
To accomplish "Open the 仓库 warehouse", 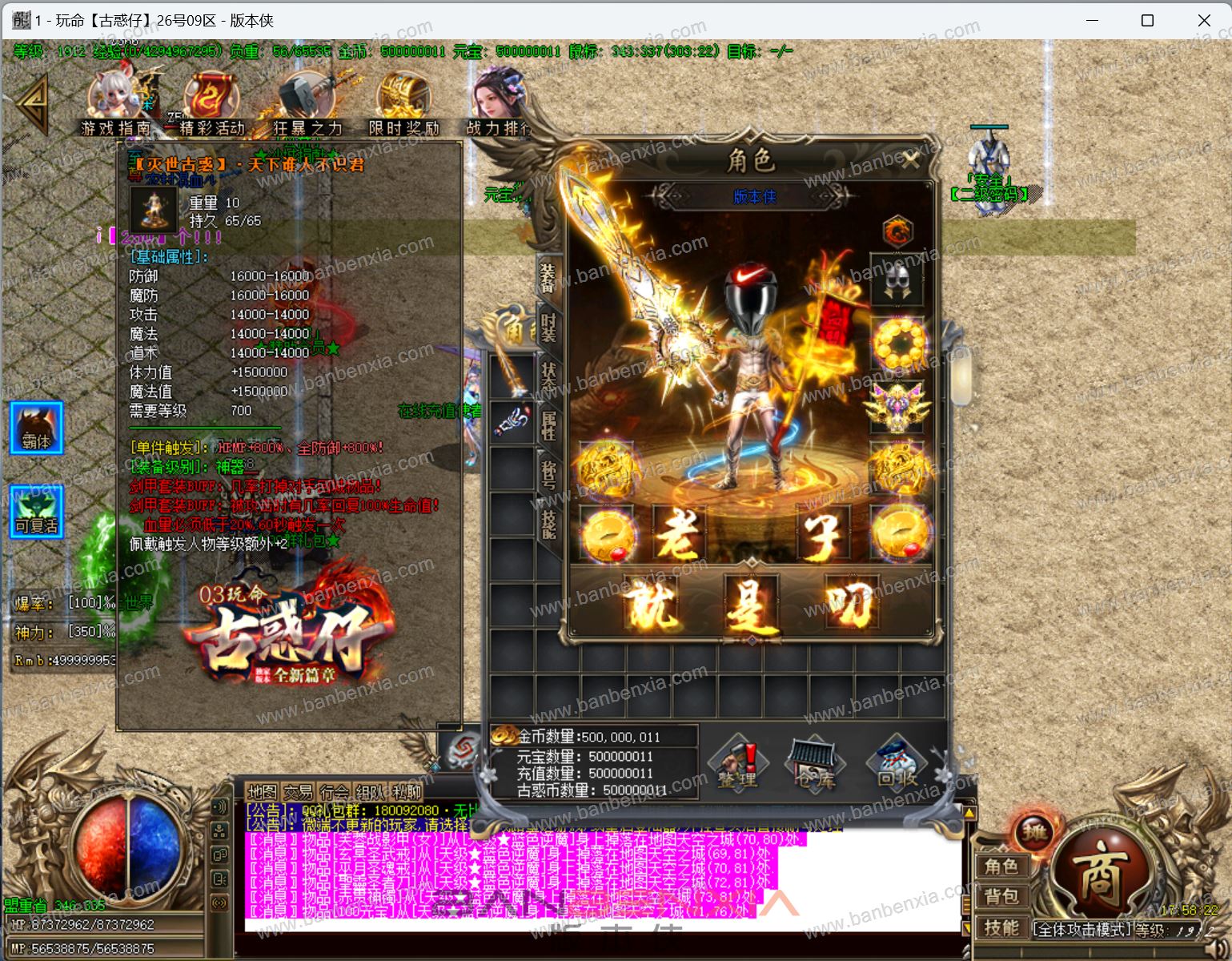I will pos(814,765).
